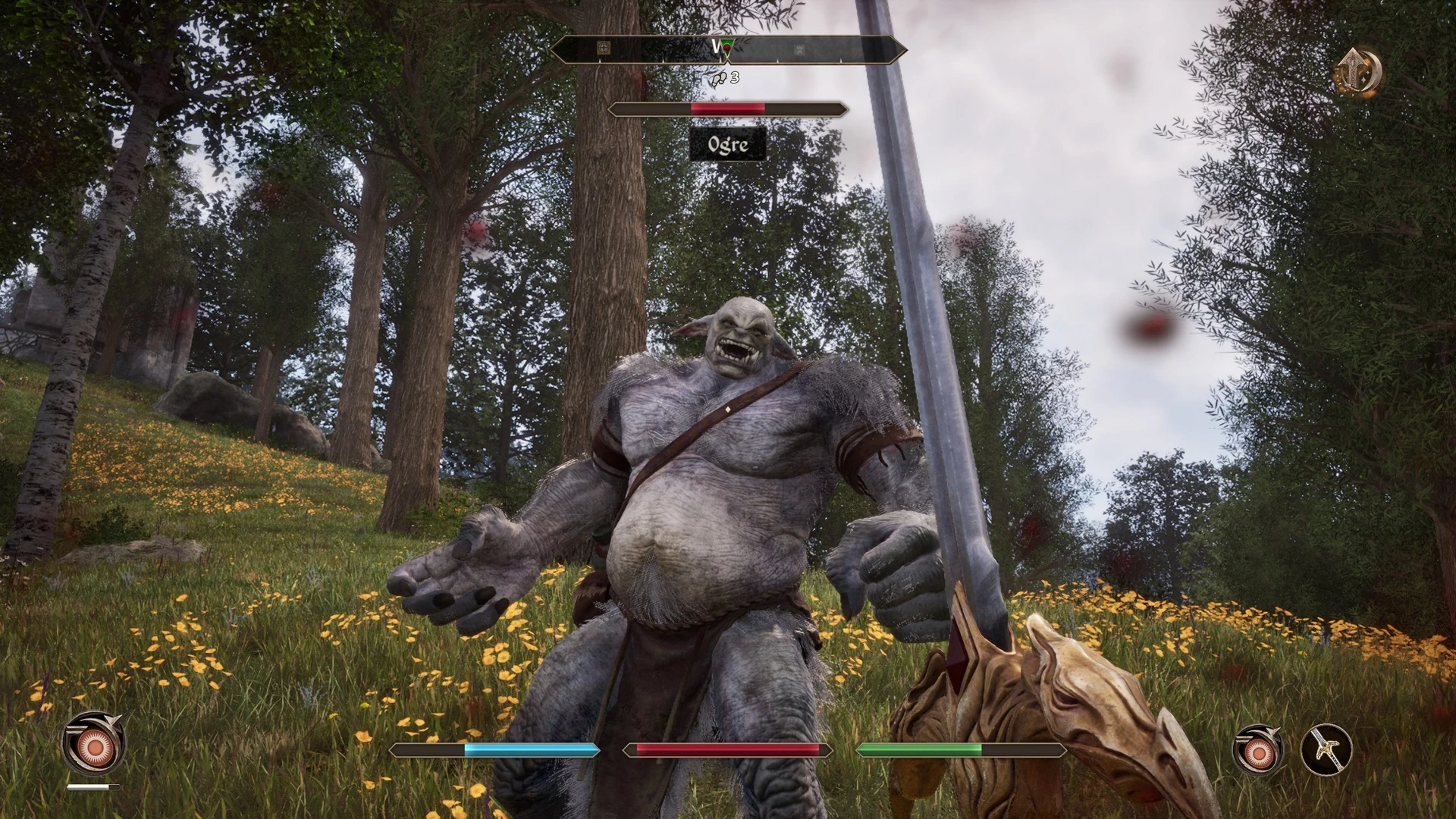
Task: Click the Ogre name plate
Action: point(729,145)
